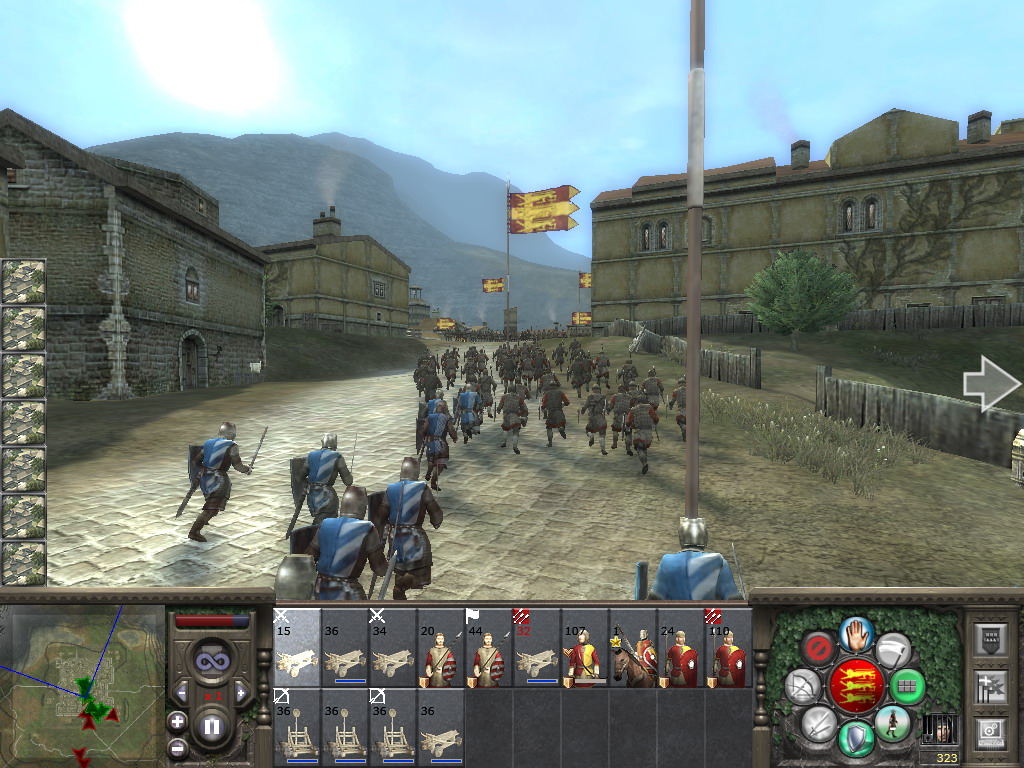Pick the general's cavalry card with gold star
Image resolution: width=1024 pixels, height=768 pixels.
(x=635, y=648)
